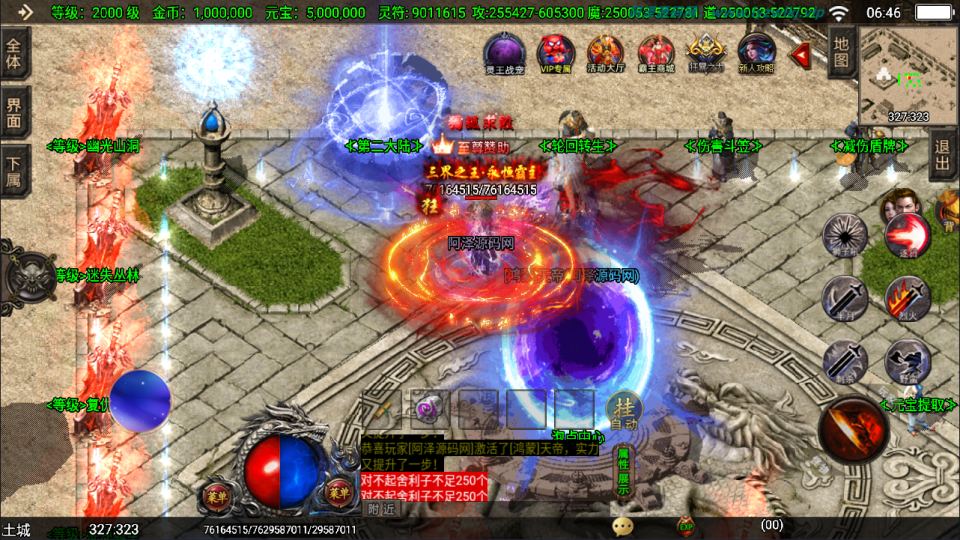Click the 退出 exit button
960x540 pixels.
[942, 159]
